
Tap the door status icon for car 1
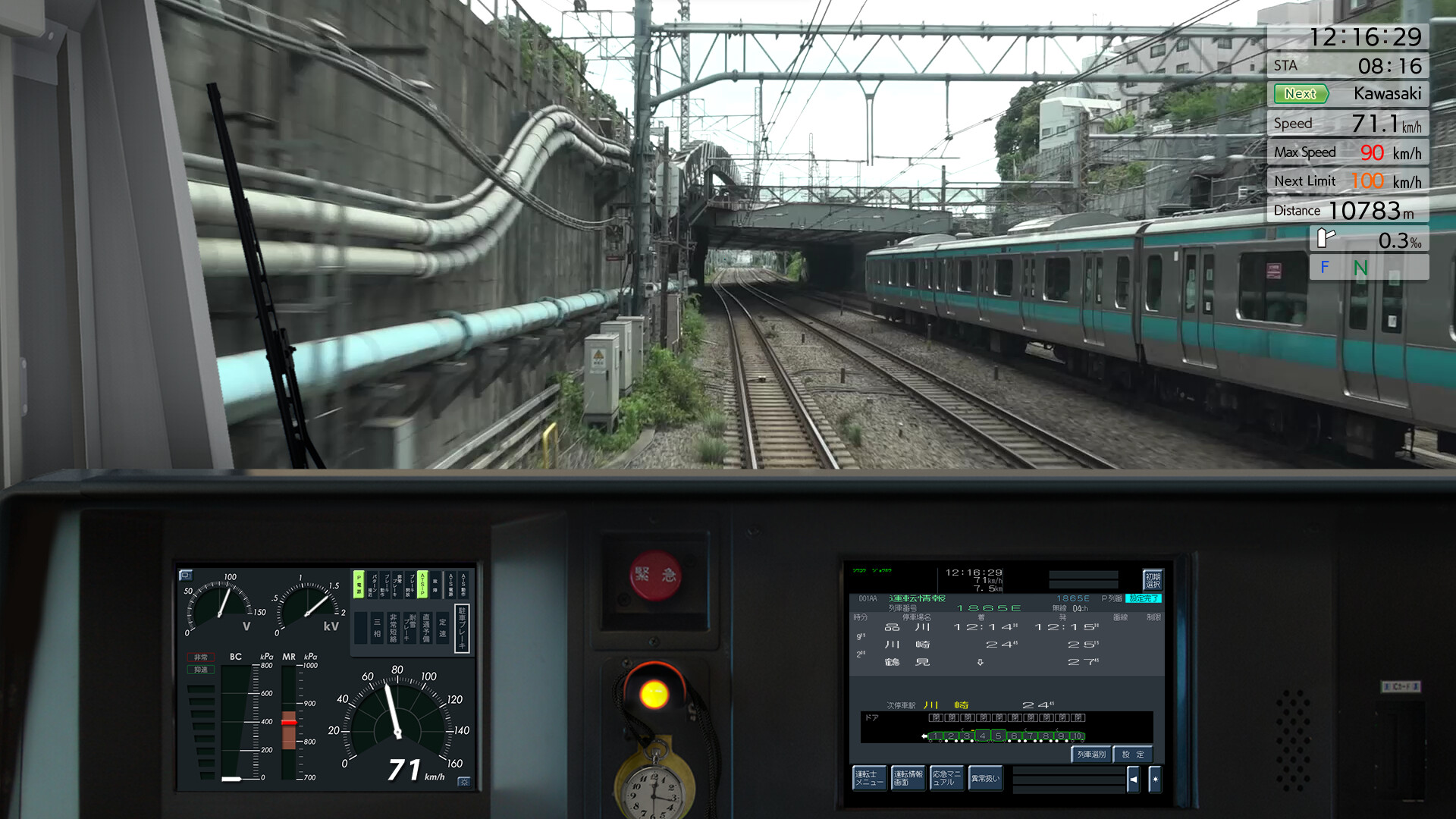(x=936, y=717)
